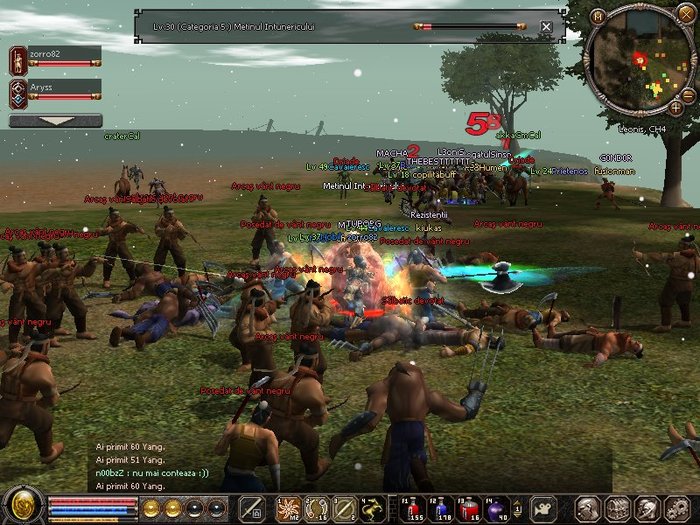
Task: Click the sword attack quickslot
Action: (251, 508)
